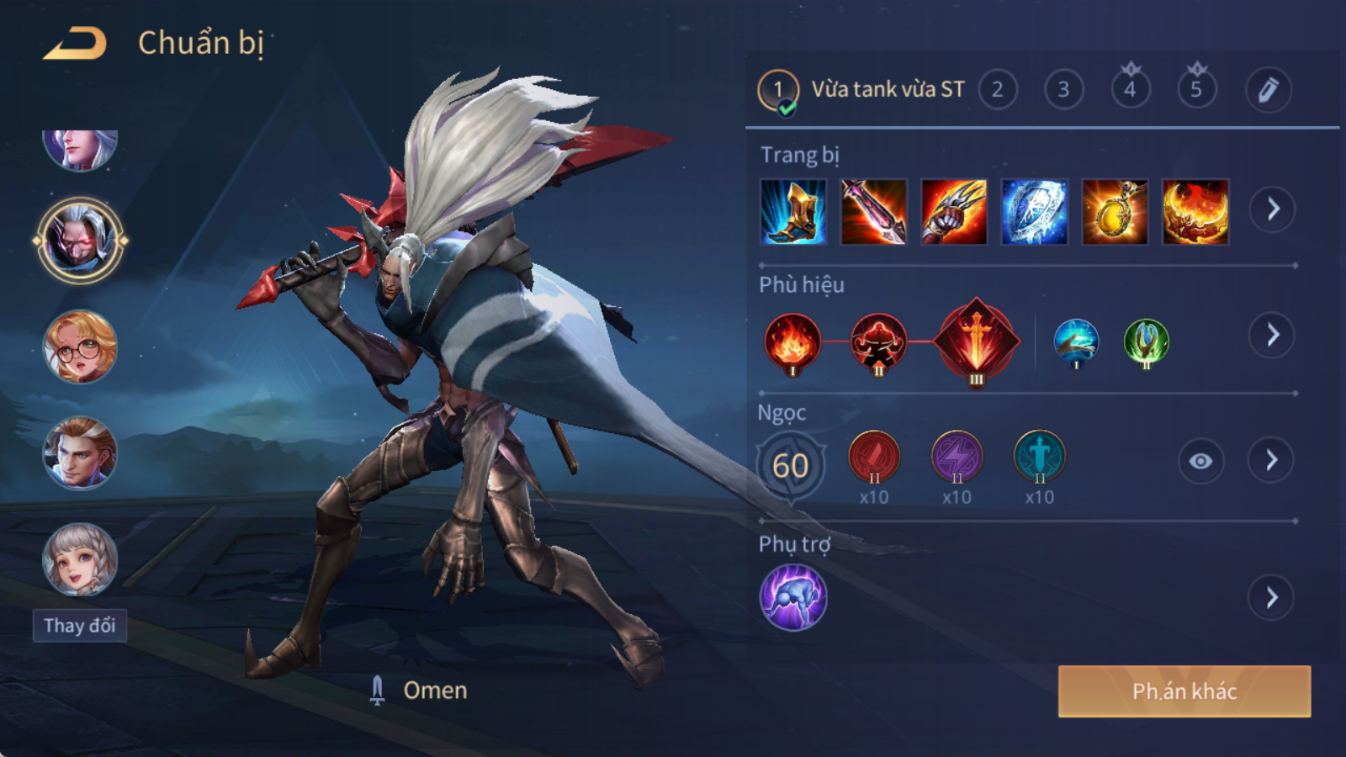Click the golden amulet equipment item

click(1115, 212)
